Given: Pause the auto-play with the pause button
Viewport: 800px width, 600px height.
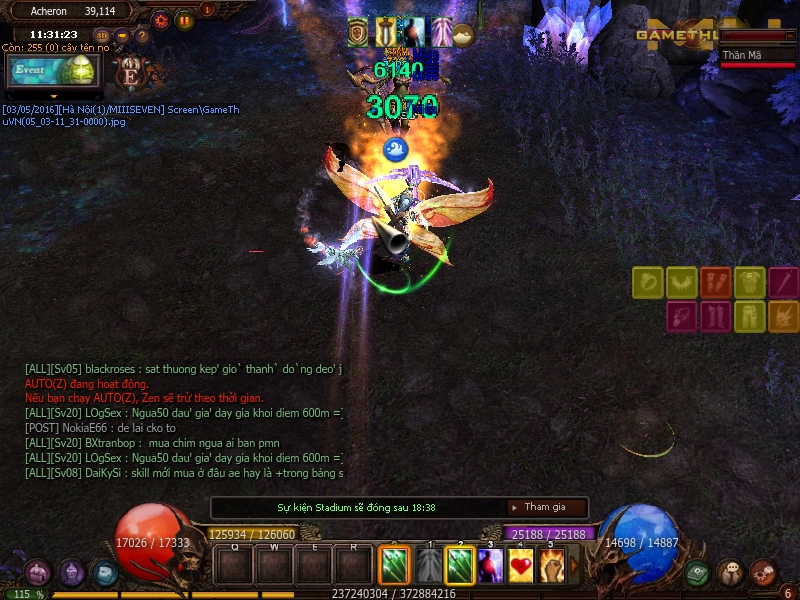Looking at the screenshot, I should 184,19.
